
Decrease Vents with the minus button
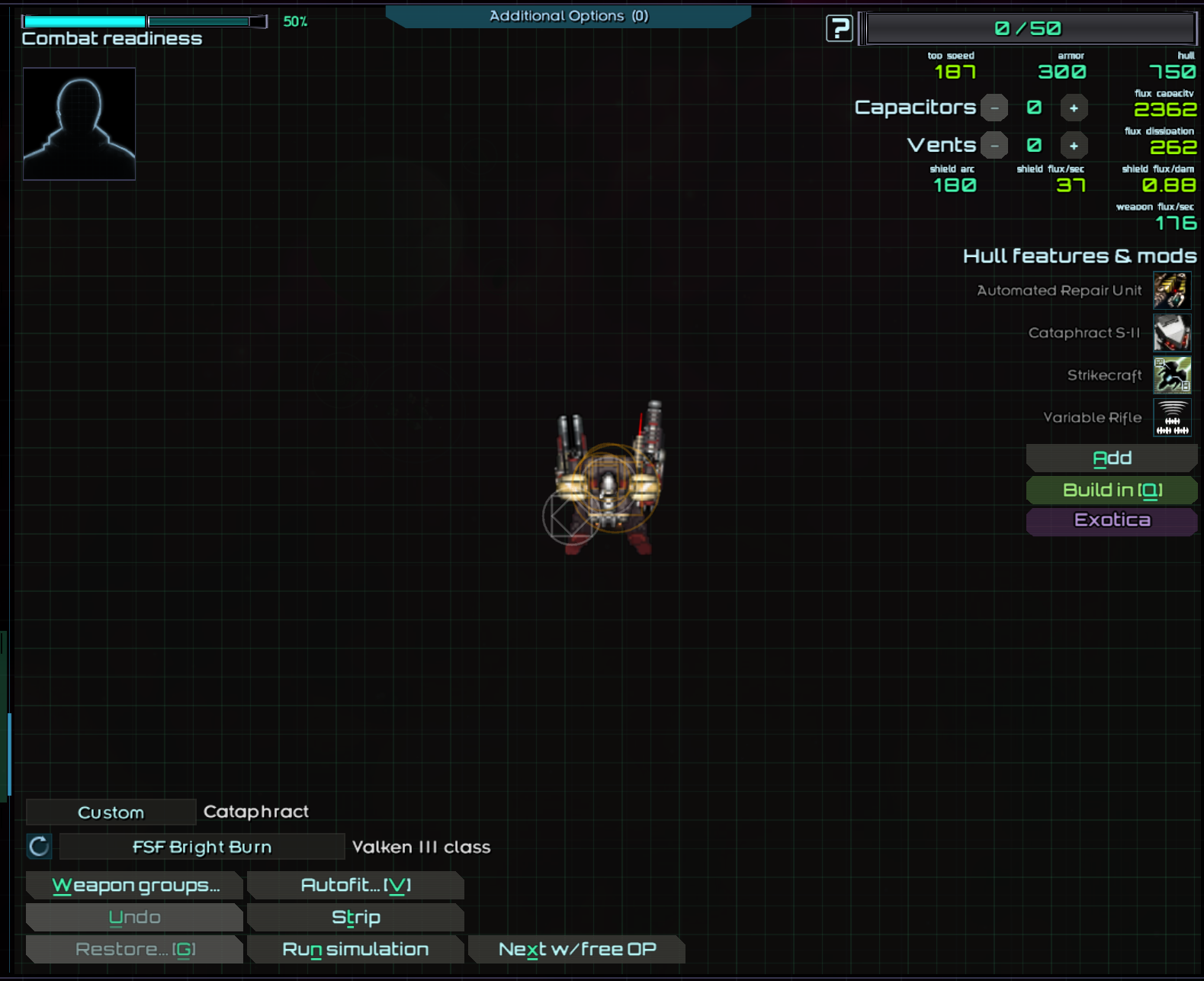point(994,145)
